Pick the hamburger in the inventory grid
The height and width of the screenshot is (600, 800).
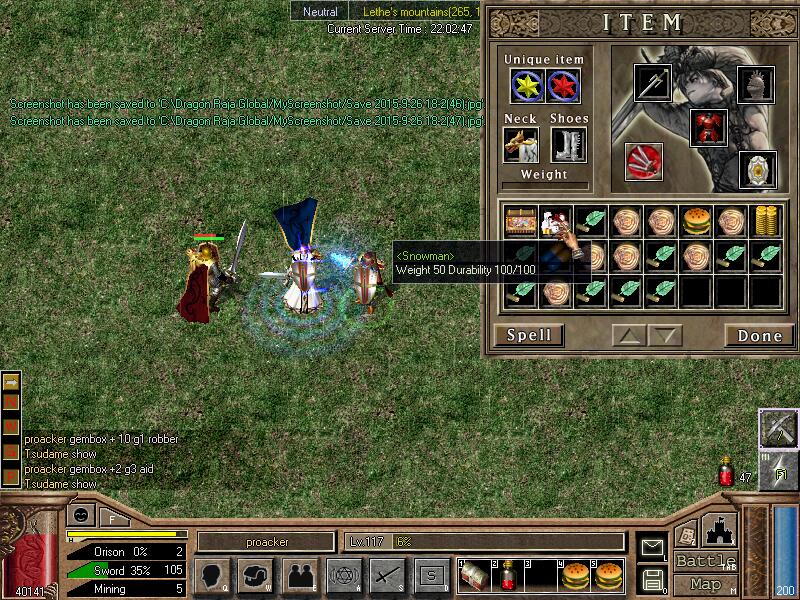pos(696,220)
